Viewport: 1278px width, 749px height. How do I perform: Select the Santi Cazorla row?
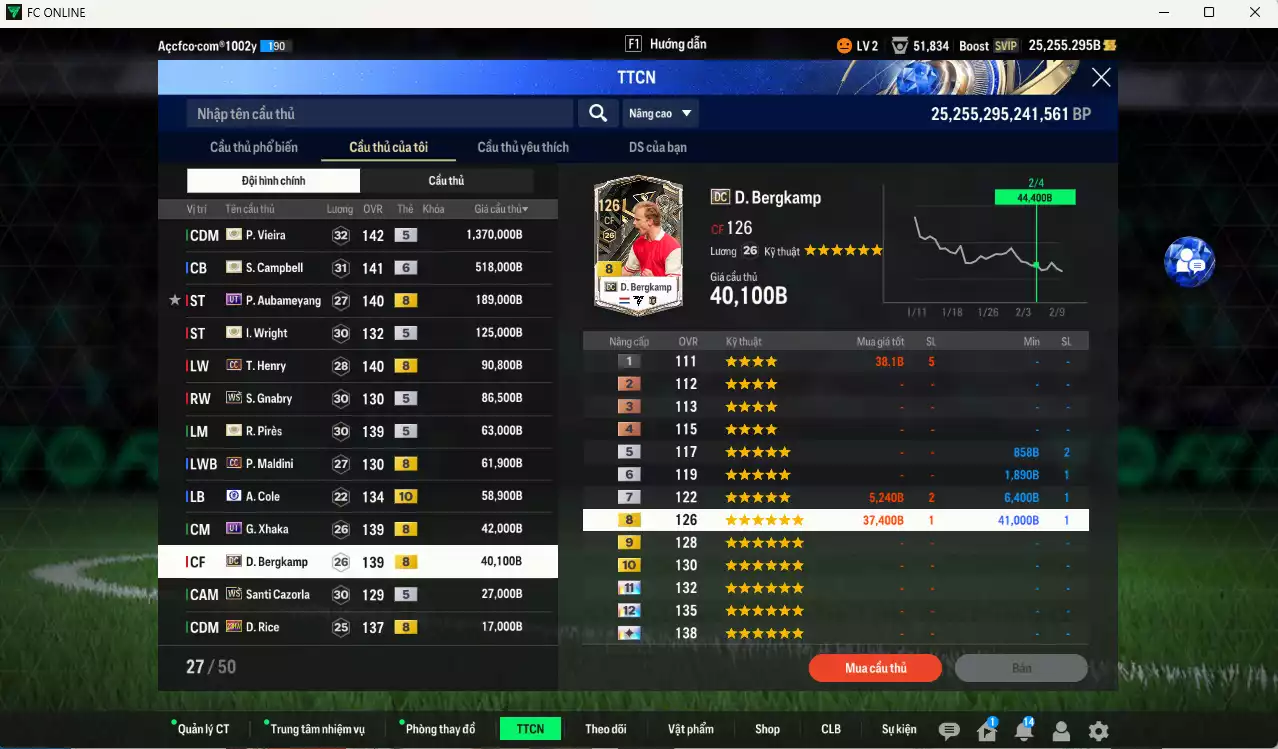point(357,594)
